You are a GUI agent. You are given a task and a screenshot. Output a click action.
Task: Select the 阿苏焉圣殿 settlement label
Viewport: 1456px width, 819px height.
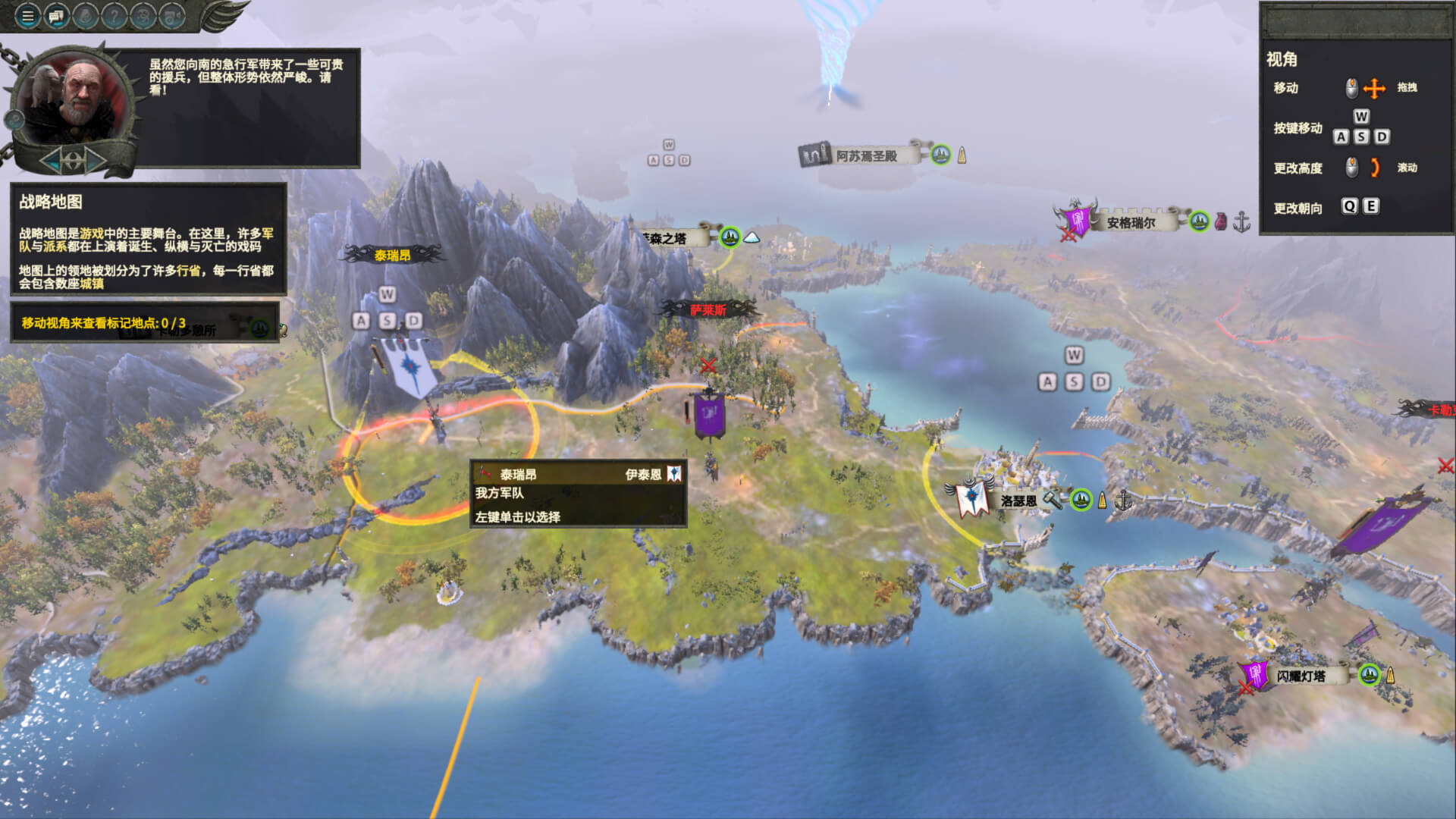pyautogui.click(x=866, y=155)
